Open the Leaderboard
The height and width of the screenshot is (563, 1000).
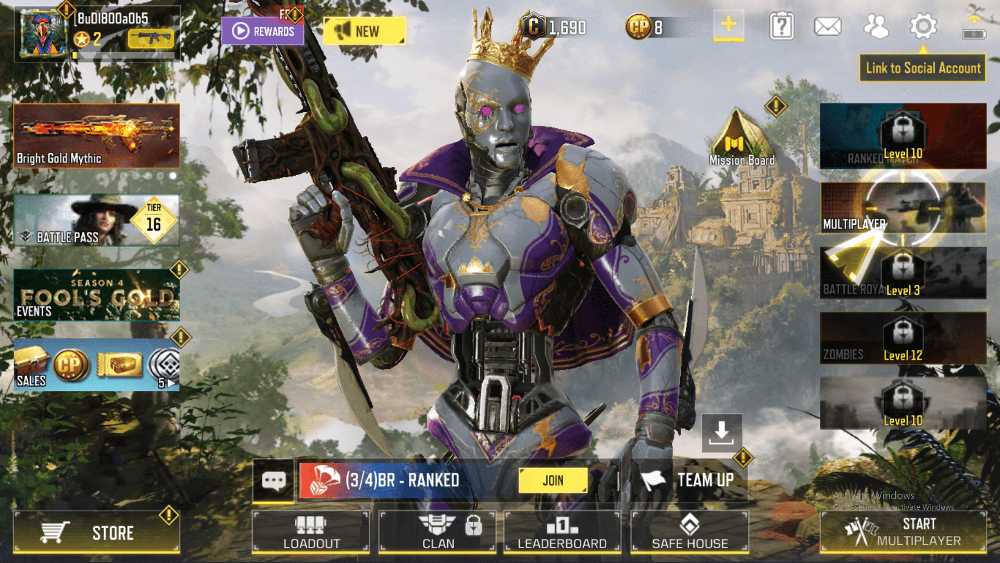coord(562,532)
